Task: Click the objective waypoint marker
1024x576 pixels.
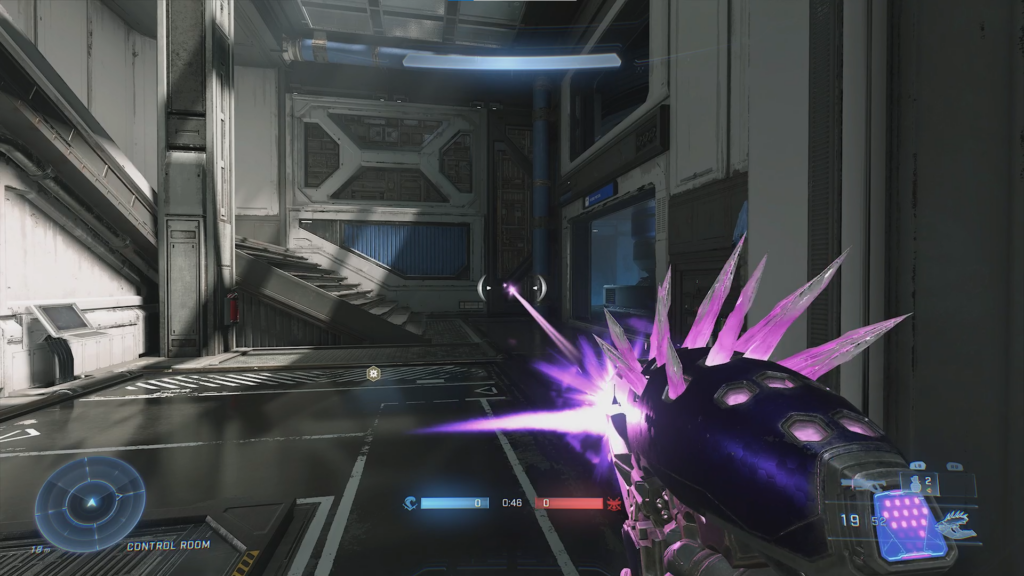Action: (374, 374)
